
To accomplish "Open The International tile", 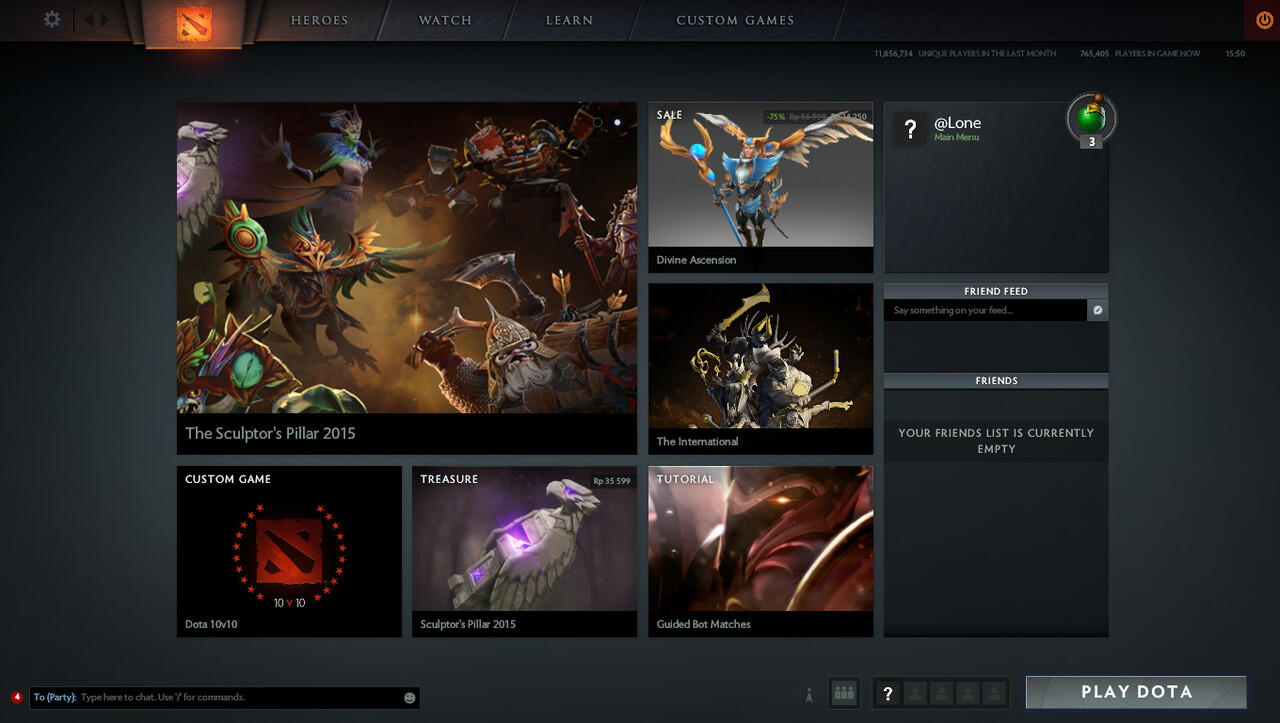I will (x=760, y=368).
